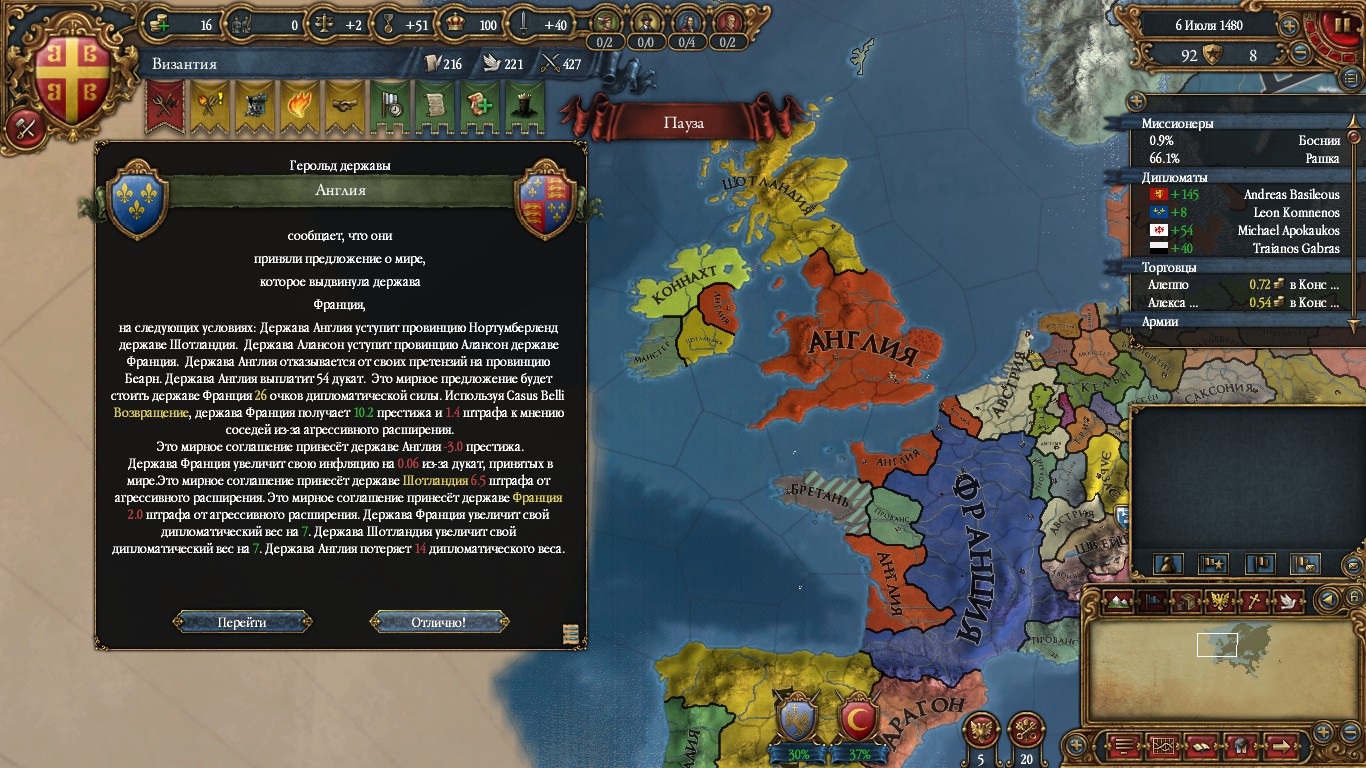Switch to the terrain map mode

coord(1120,601)
